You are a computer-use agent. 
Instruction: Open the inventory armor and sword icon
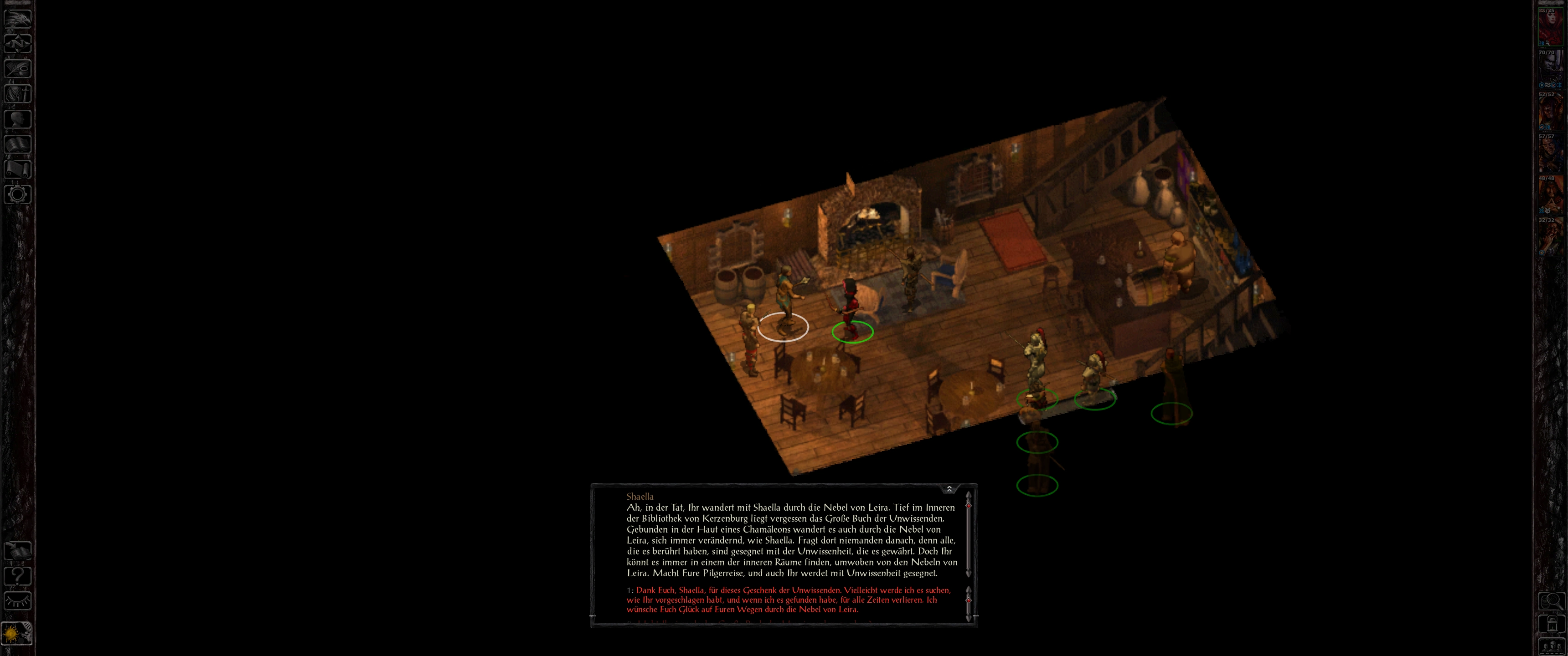tap(18, 94)
